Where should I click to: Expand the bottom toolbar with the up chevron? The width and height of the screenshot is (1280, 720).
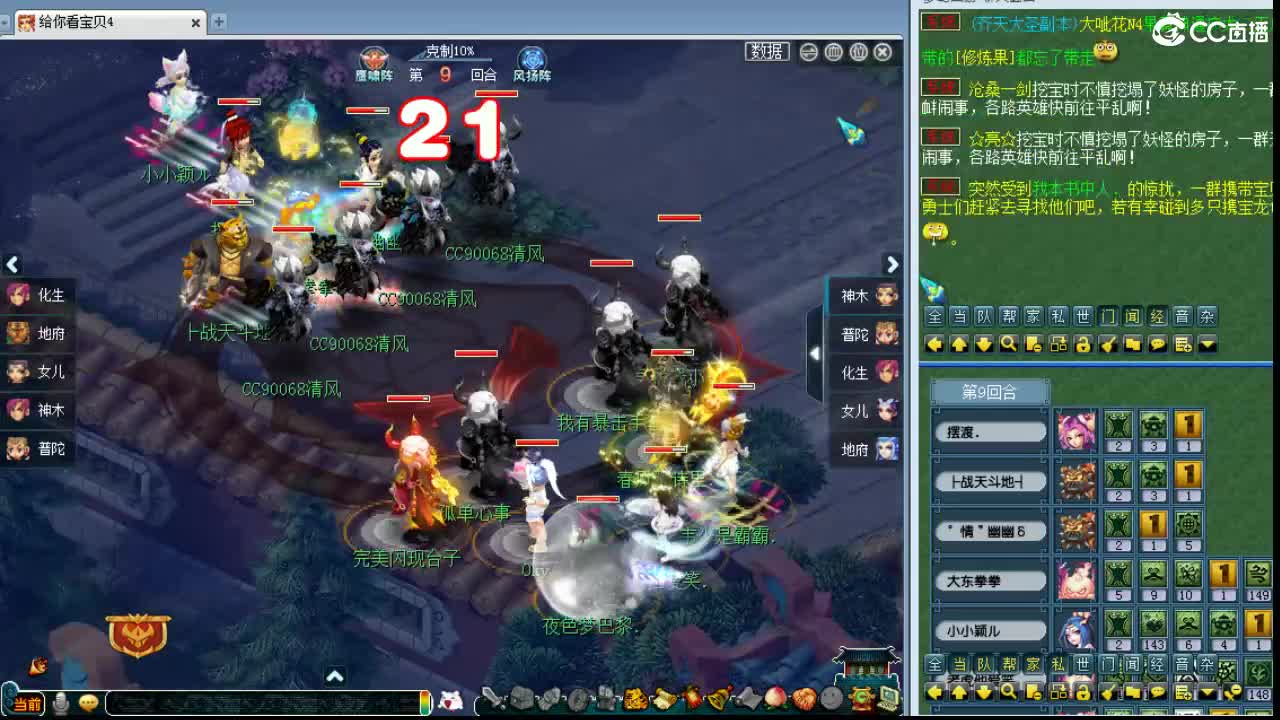point(334,677)
